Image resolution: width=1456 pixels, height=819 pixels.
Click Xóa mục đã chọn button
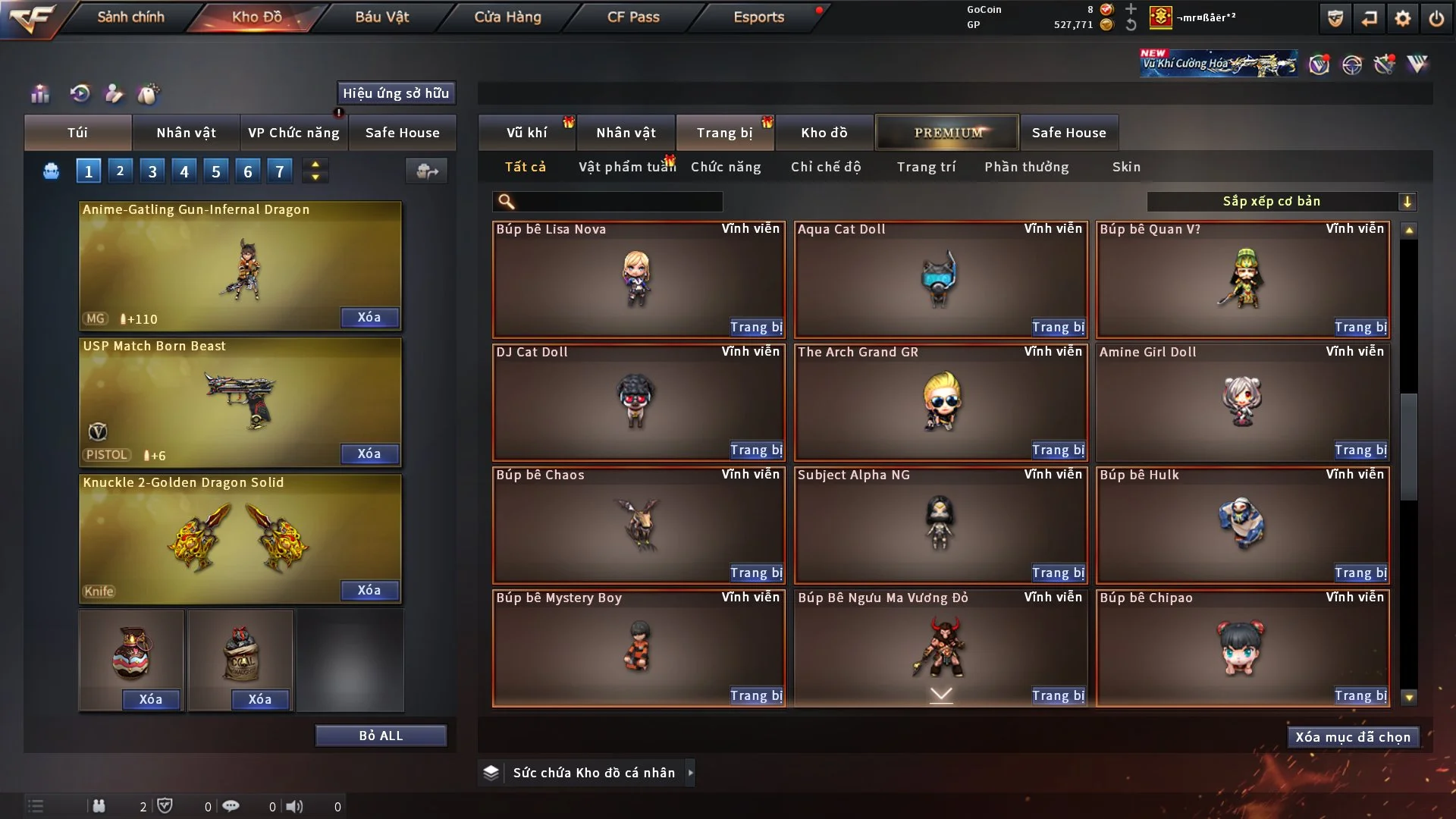[x=1353, y=737]
